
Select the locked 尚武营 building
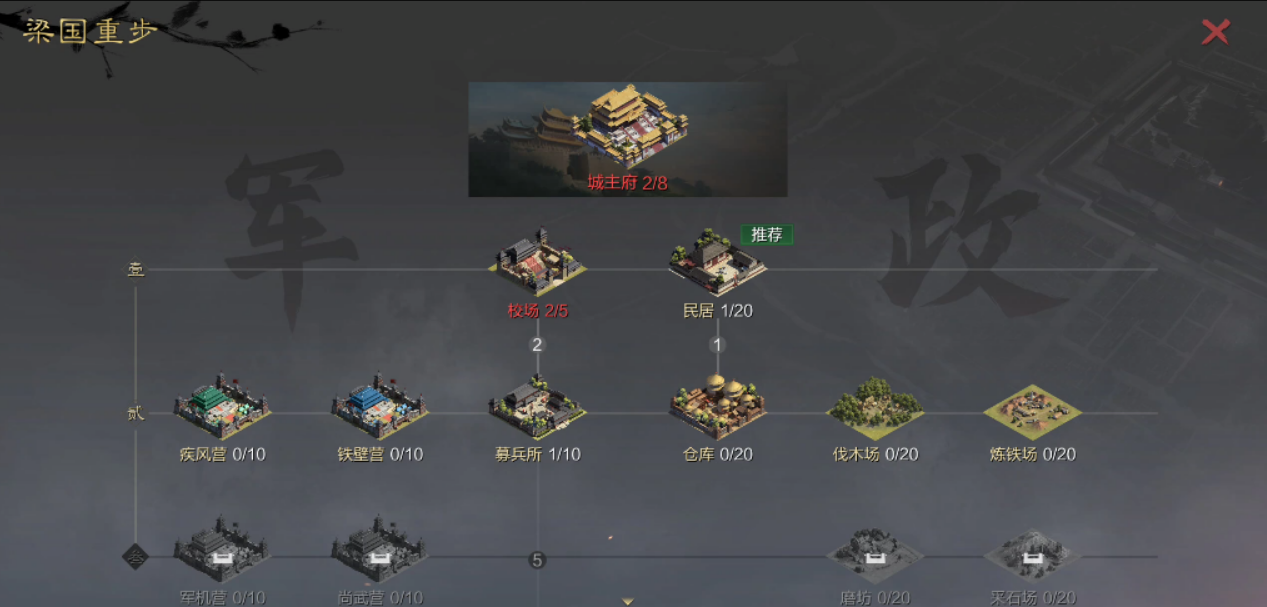tap(380, 551)
